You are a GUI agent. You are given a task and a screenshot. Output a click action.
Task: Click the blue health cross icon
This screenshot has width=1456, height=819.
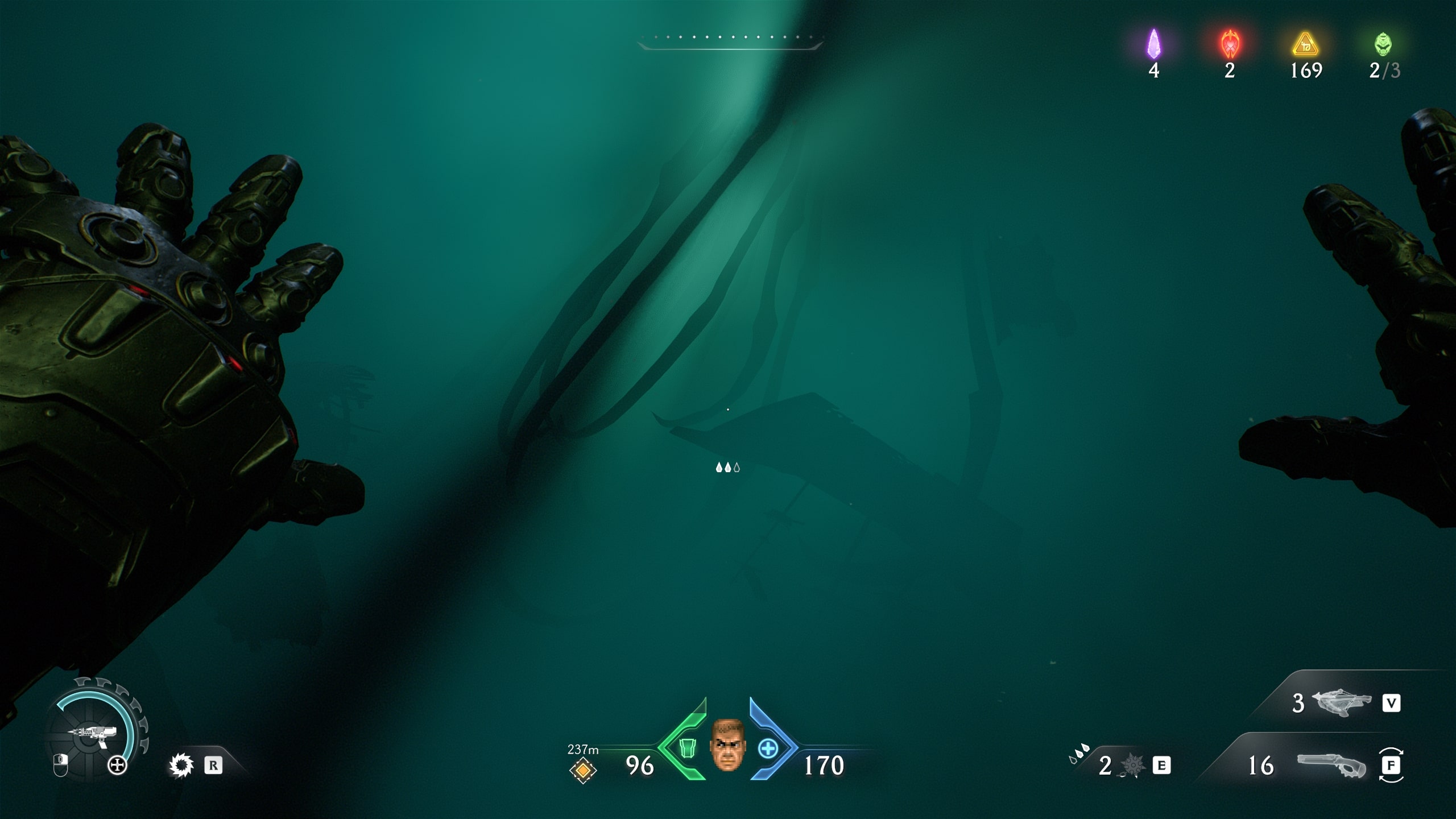pos(768,748)
